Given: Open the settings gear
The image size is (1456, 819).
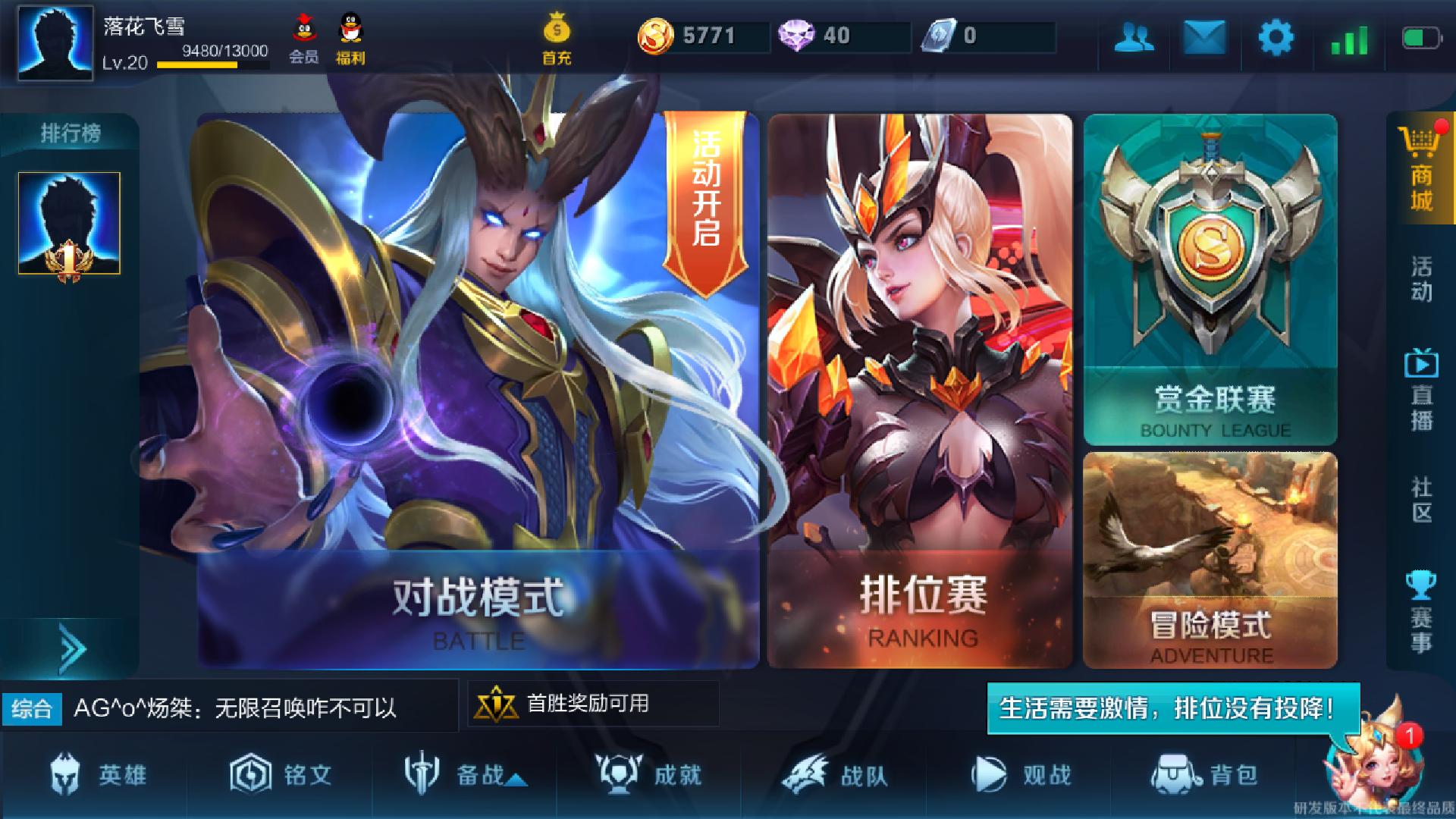Looking at the screenshot, I should 1277,38.
